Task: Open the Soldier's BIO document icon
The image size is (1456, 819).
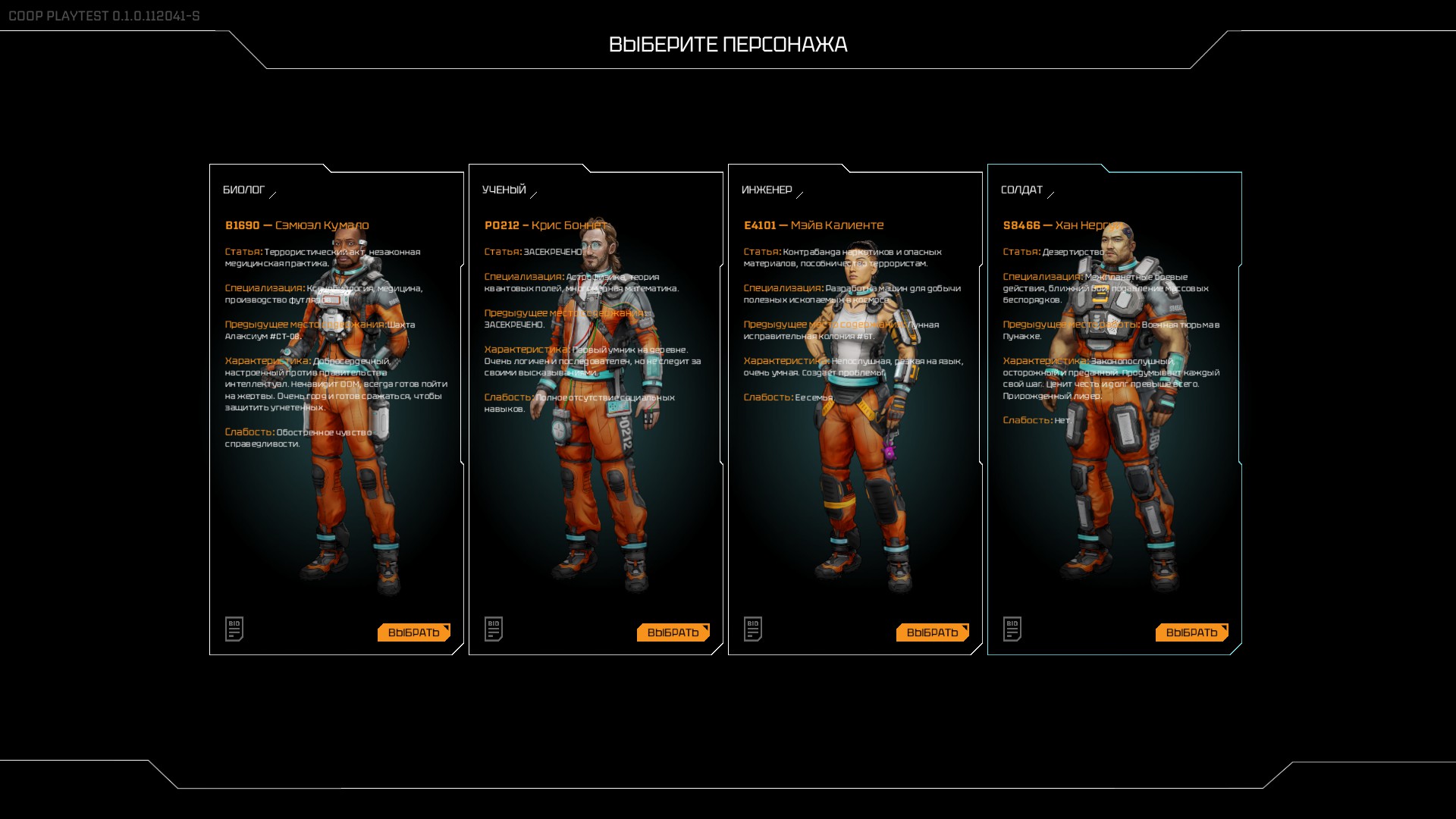Action: pos(1012,629)
